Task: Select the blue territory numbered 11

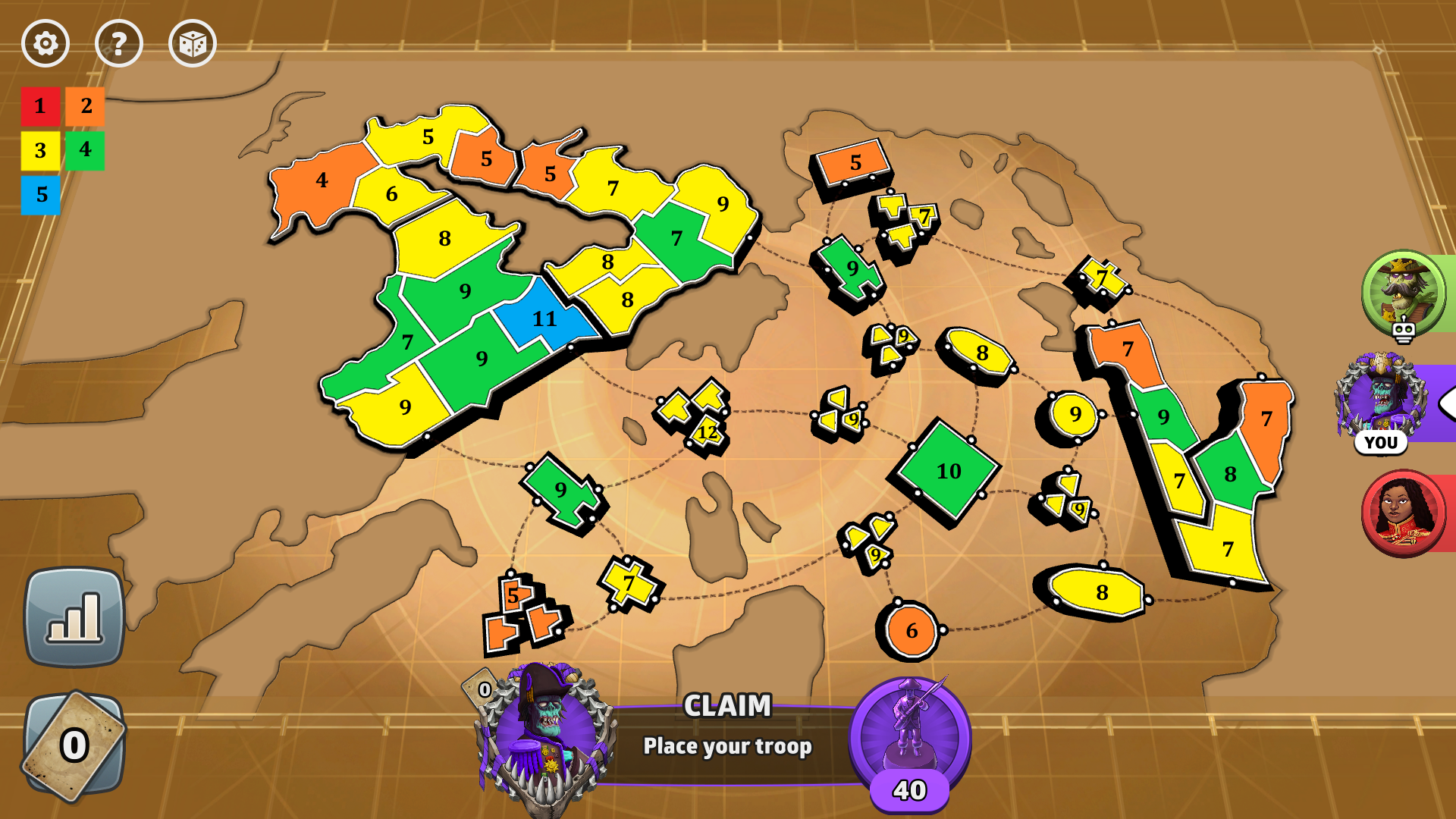Action: tap(543, 320)
